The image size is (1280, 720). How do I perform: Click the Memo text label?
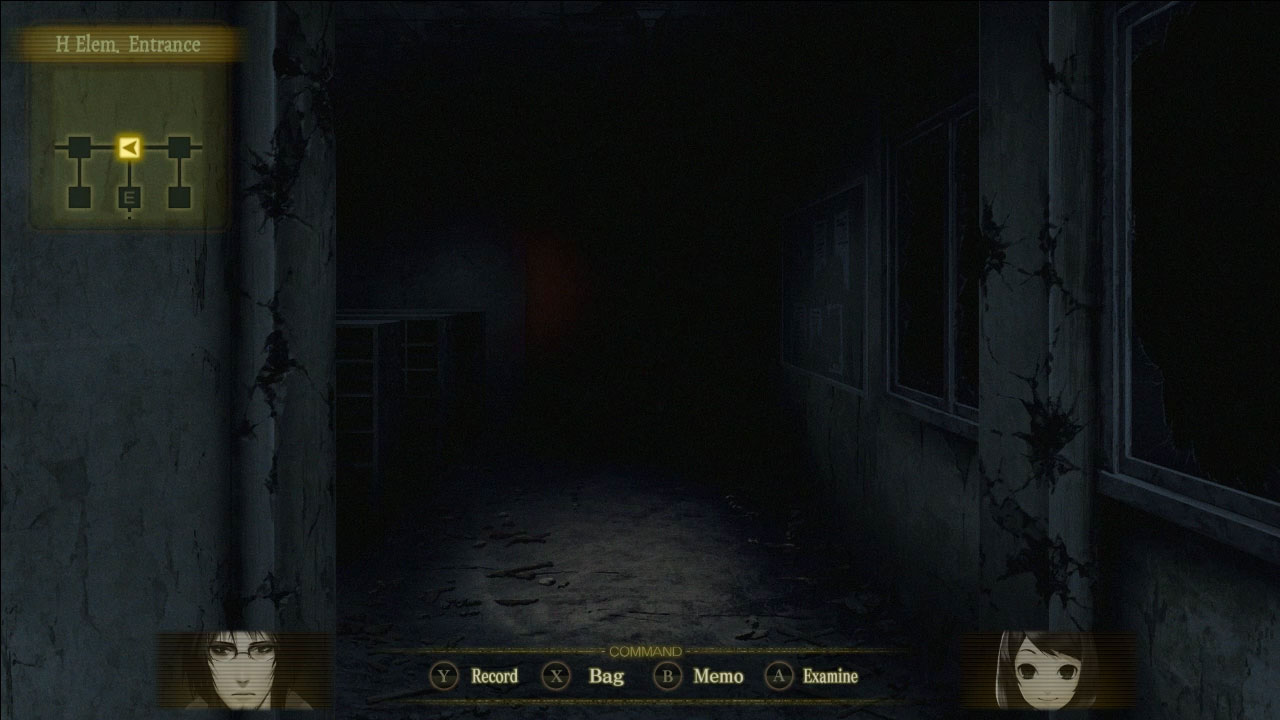(x=718, y=676)
